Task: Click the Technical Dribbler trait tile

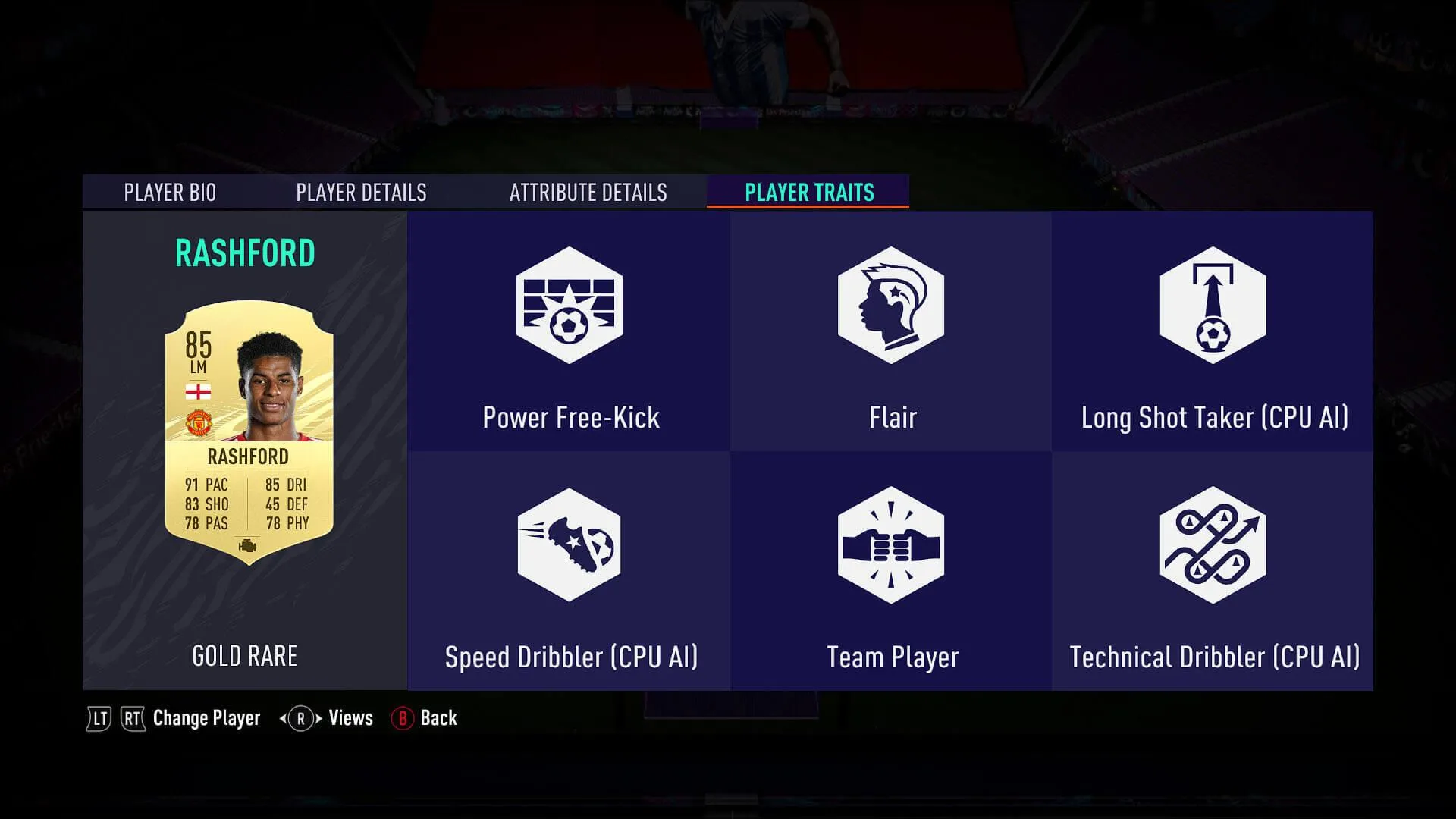Action: click(x=1213, y=572)
